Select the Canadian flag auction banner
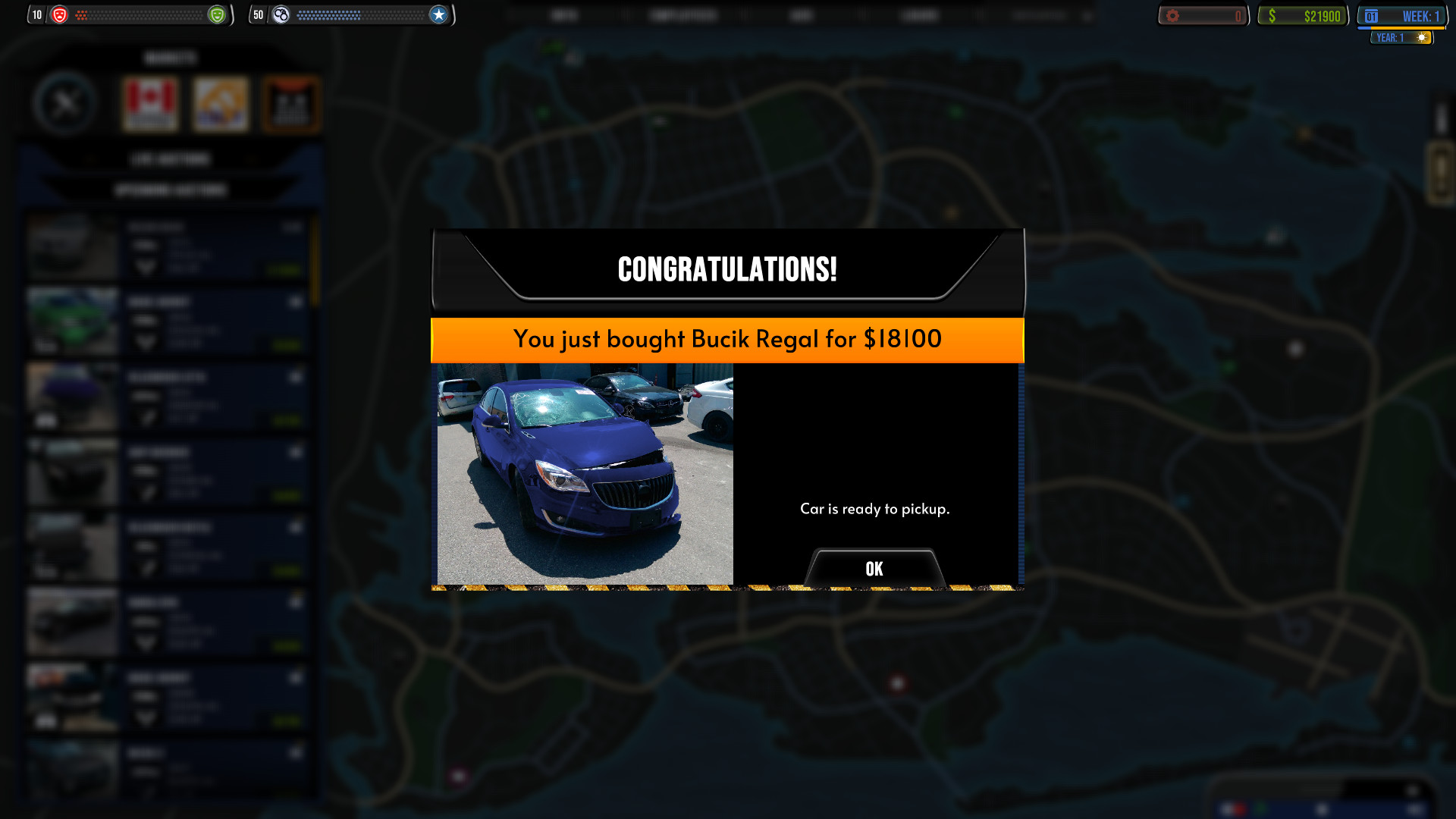The width and height of the screenshot is (1456, 819). click(x=151, y=103)
